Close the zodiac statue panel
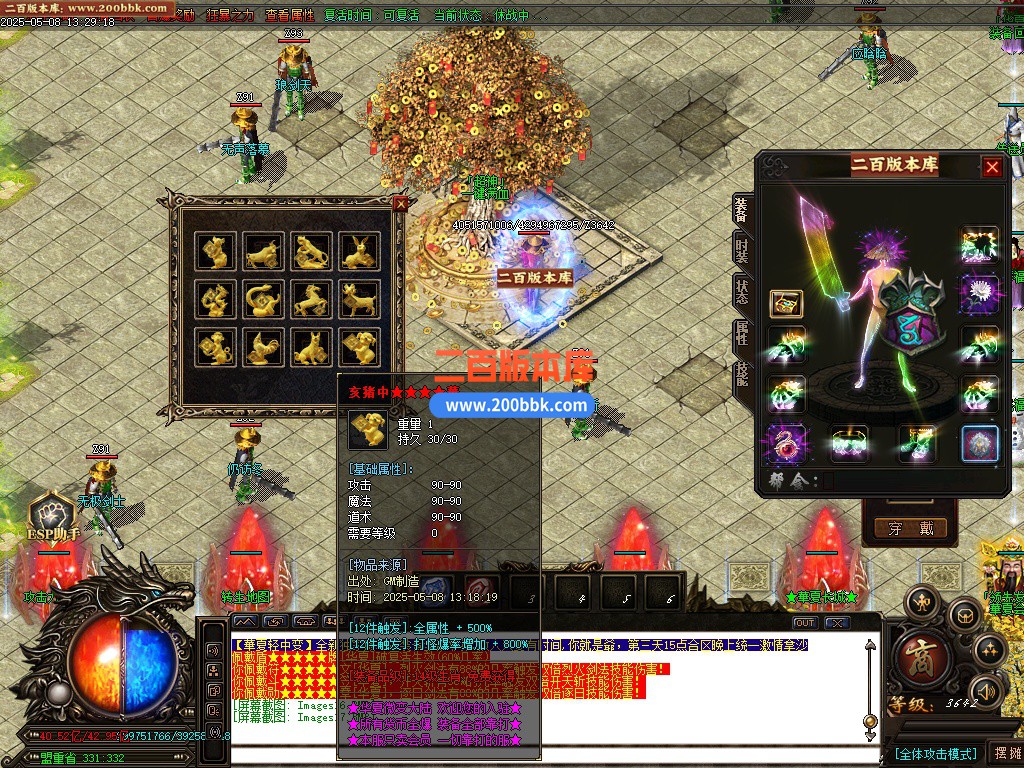This screenshot has height=768, width=1024. 400,203
